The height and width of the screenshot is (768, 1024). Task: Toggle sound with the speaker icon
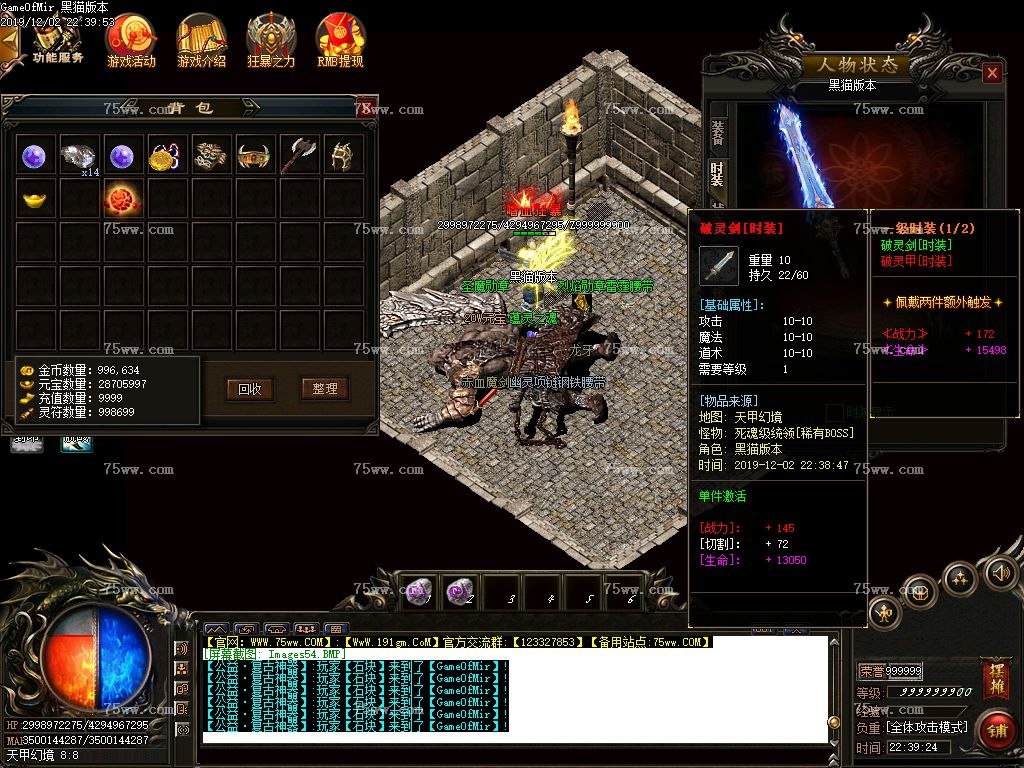click(x=1000, y=573)
